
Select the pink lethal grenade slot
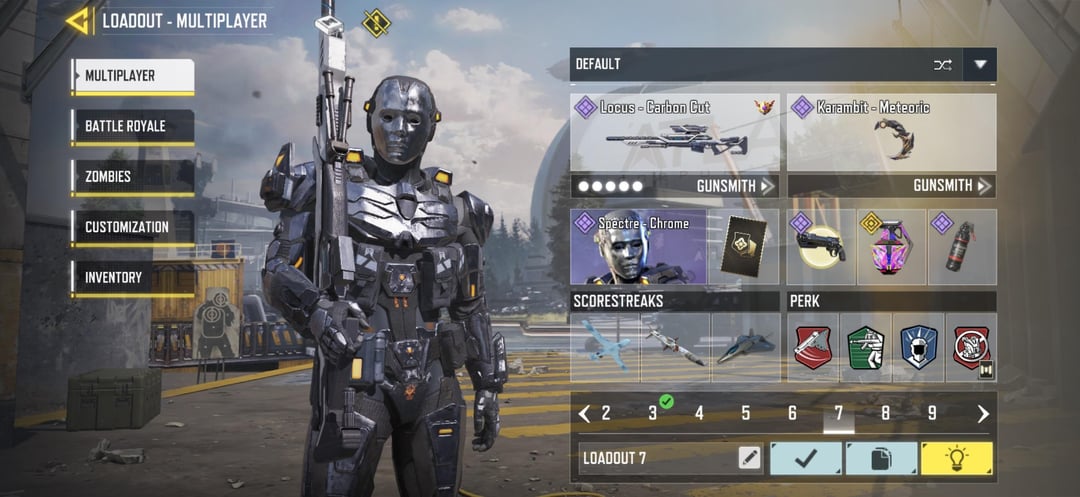(891, 247)
